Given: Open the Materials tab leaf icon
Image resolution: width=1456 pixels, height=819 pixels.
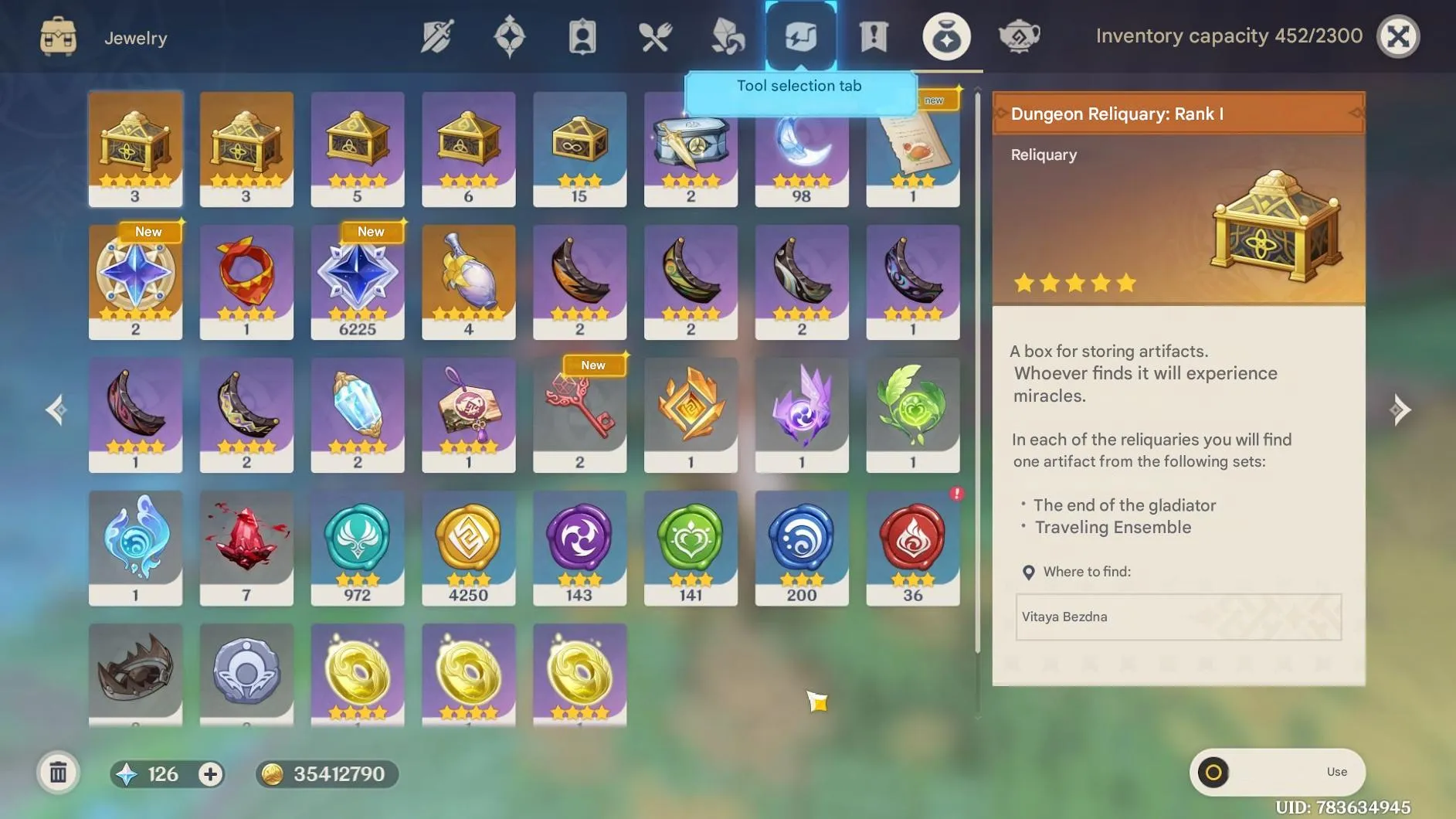Looking at the screenshot, I should click(727, 36).
